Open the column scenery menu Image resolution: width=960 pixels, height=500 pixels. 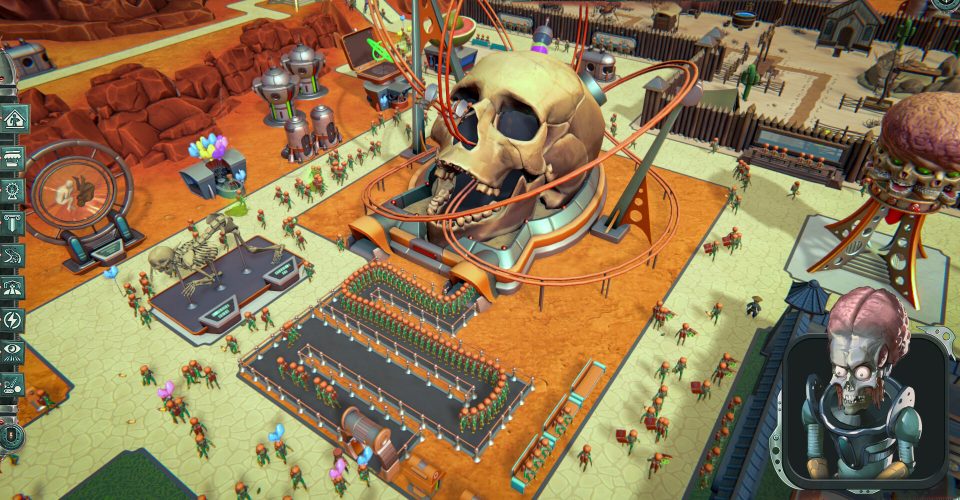click(x=13, y=222)
